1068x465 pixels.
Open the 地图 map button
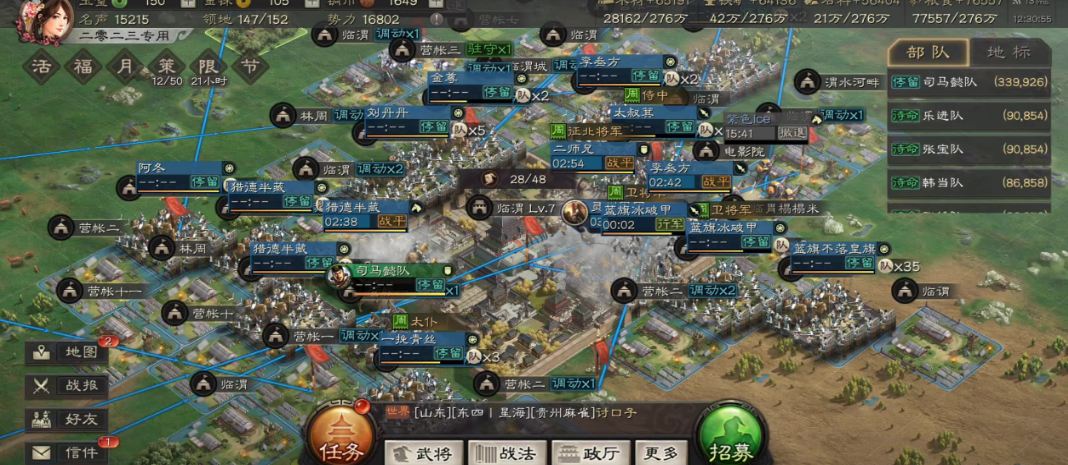[67, 352]
